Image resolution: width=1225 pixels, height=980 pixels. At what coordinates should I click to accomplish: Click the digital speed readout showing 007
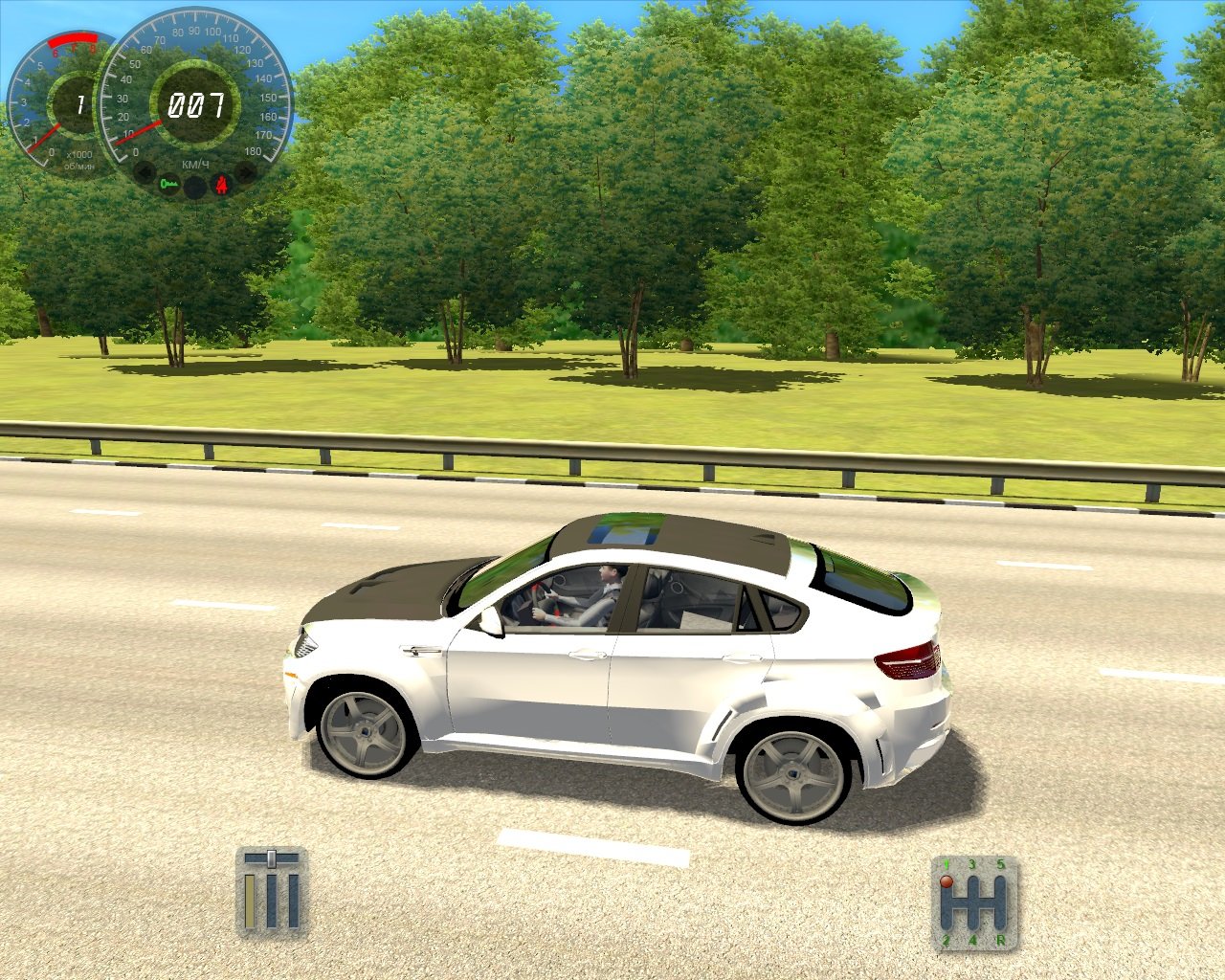pyautogui.click(x=196, y=105)
